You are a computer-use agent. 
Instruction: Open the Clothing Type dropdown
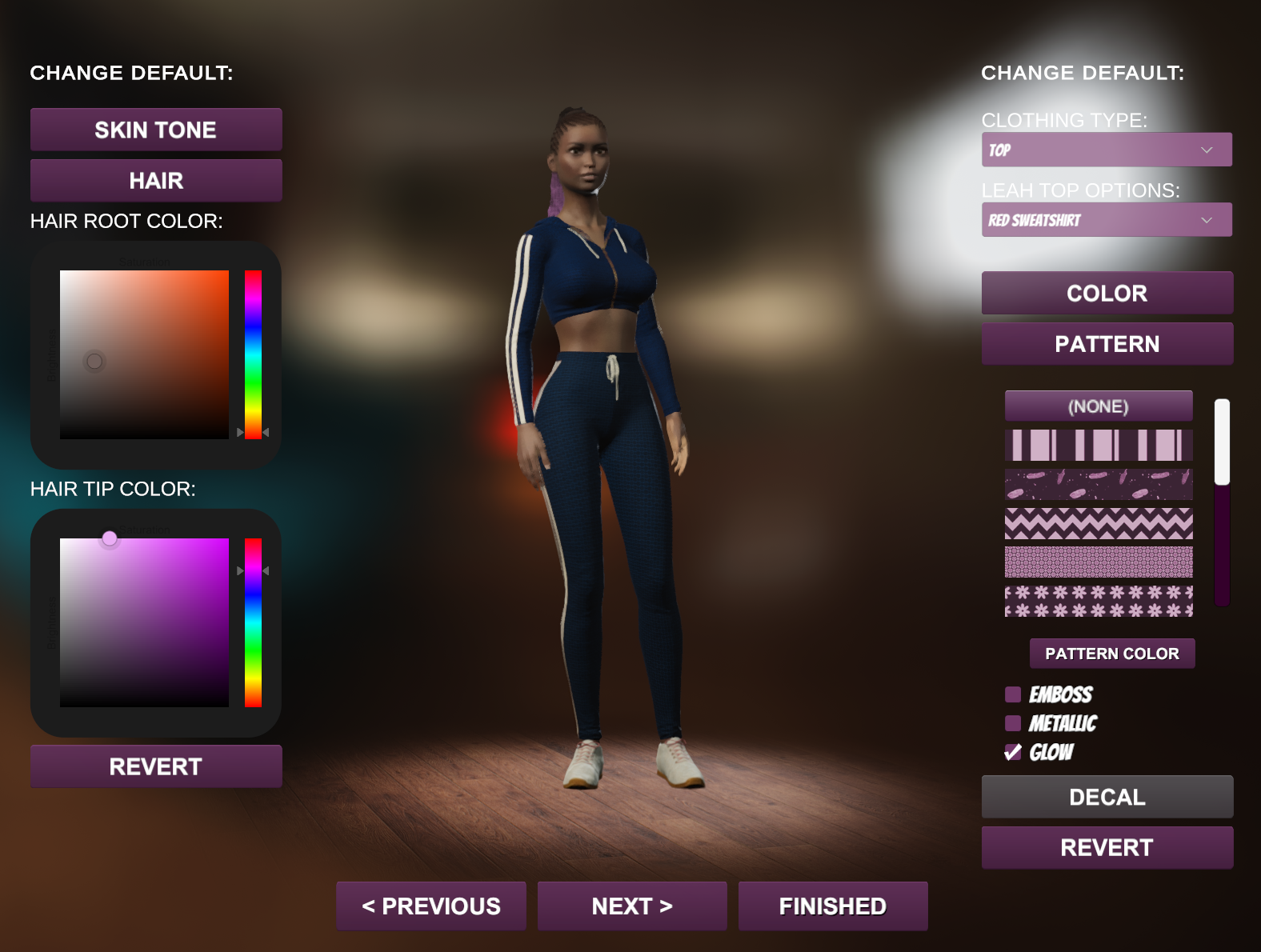click(1106, 150)
